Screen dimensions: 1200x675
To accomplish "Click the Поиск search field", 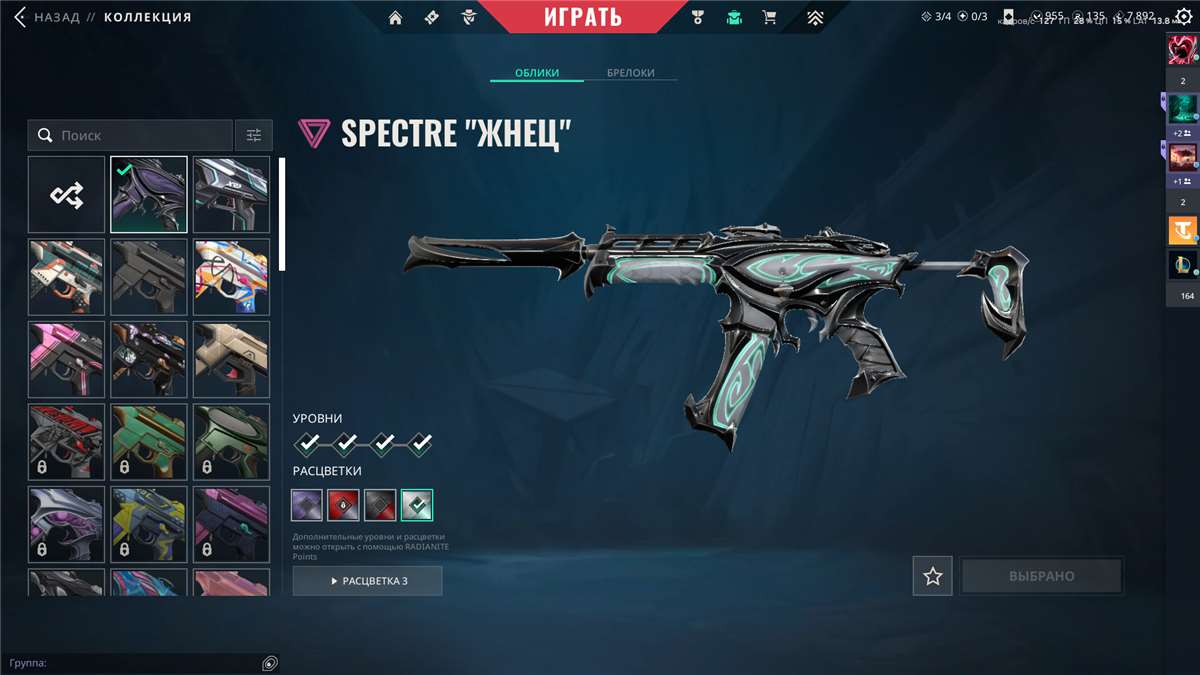I will (140, 135).
